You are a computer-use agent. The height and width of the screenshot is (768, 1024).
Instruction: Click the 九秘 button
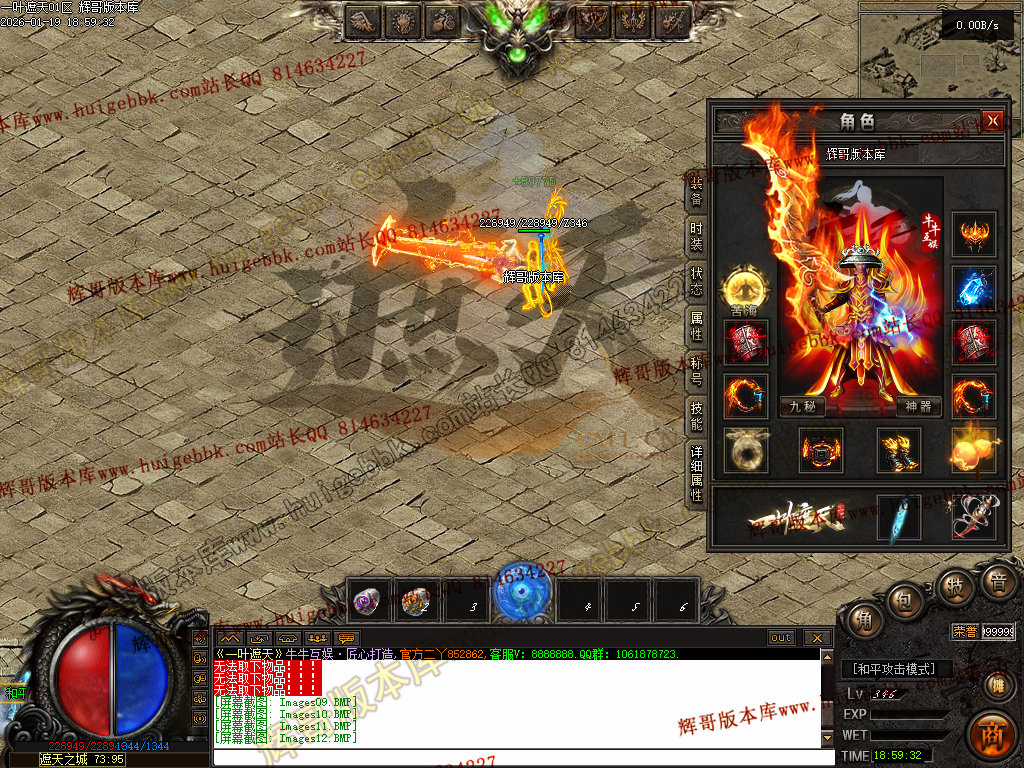803,406
